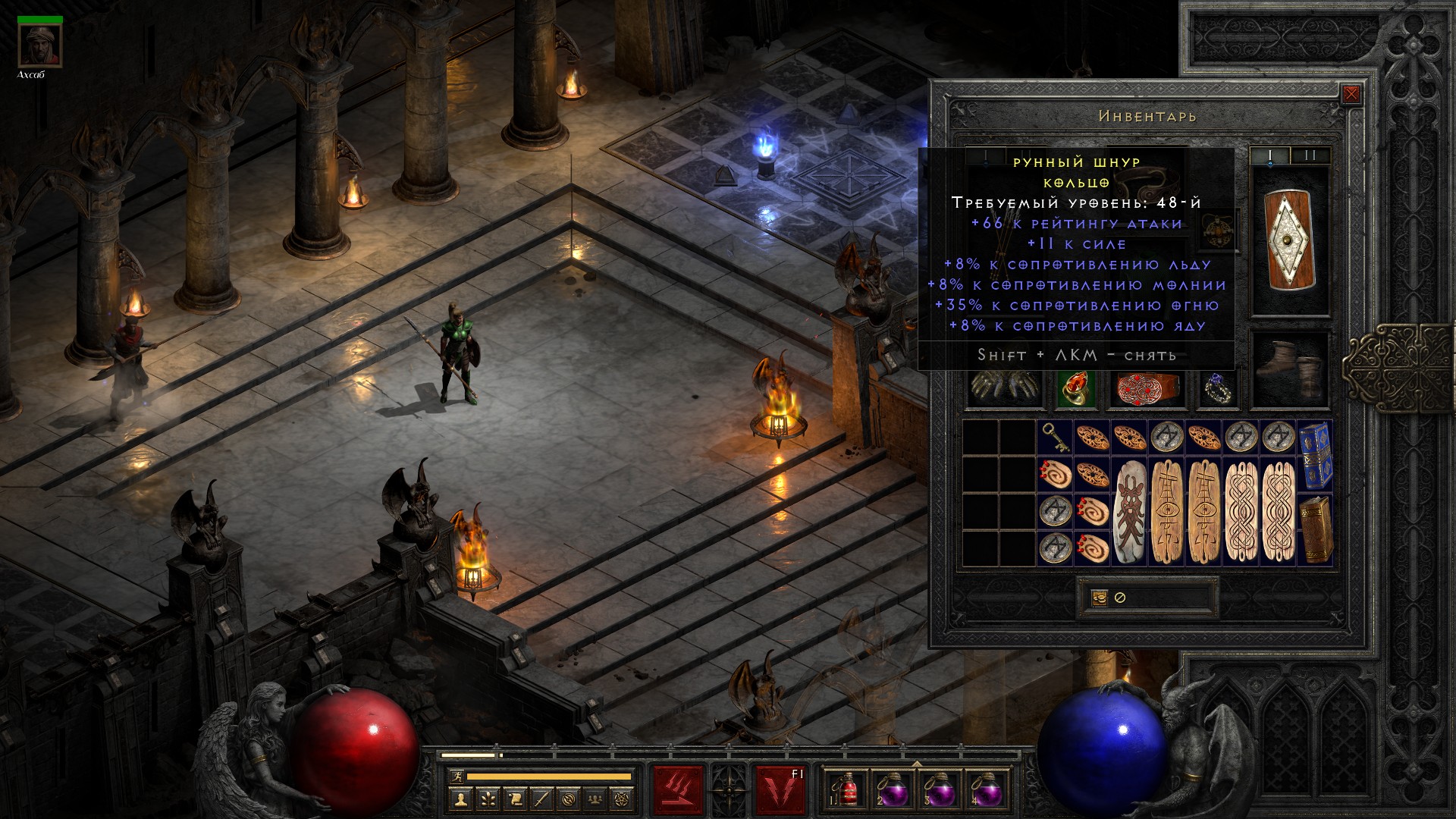Toggle run/walk mode icon
This screenshot has width=1456, height=819.
(456, 777)
